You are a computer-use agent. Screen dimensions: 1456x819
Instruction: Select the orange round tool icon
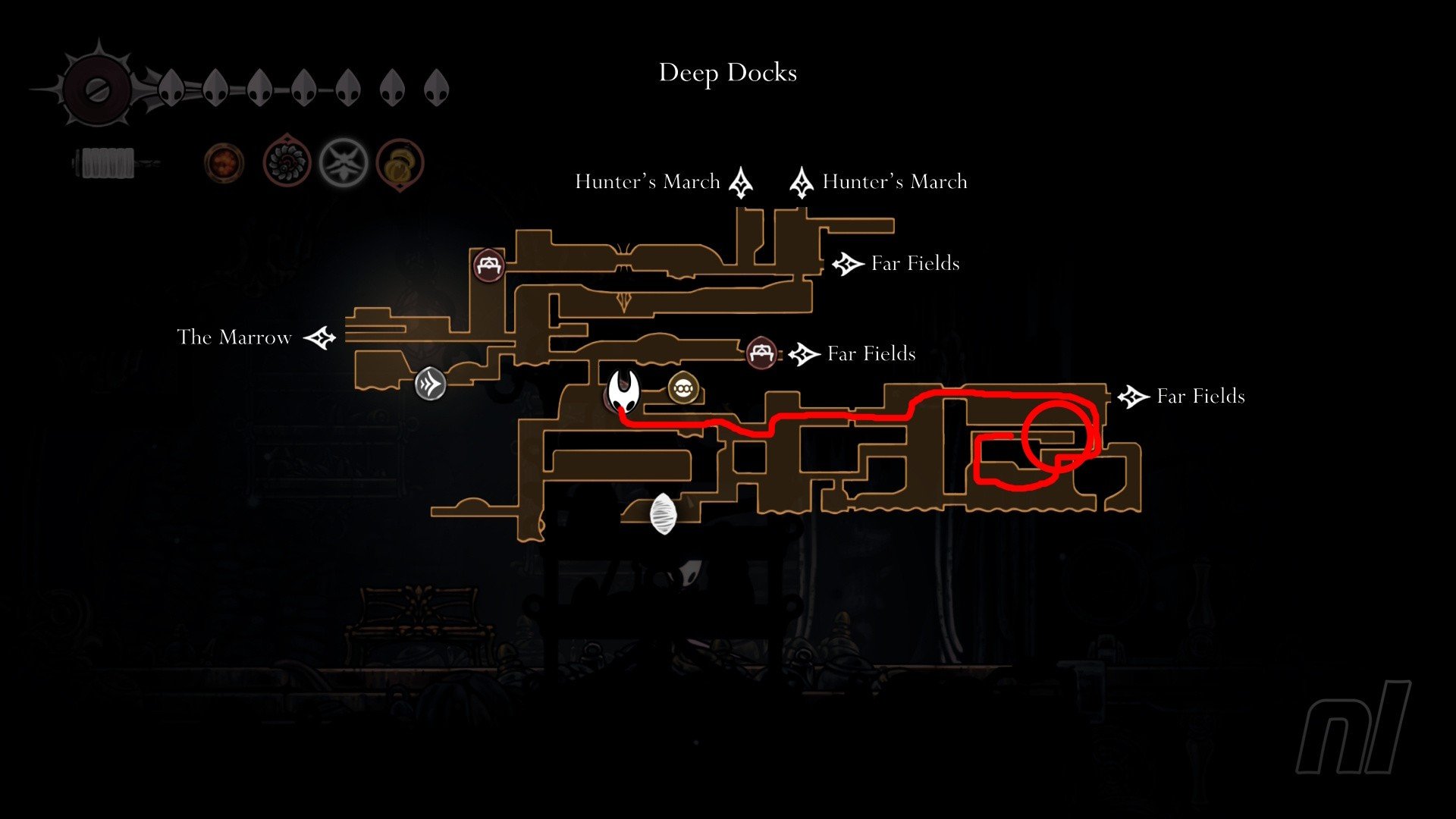[x=224, y=163]
